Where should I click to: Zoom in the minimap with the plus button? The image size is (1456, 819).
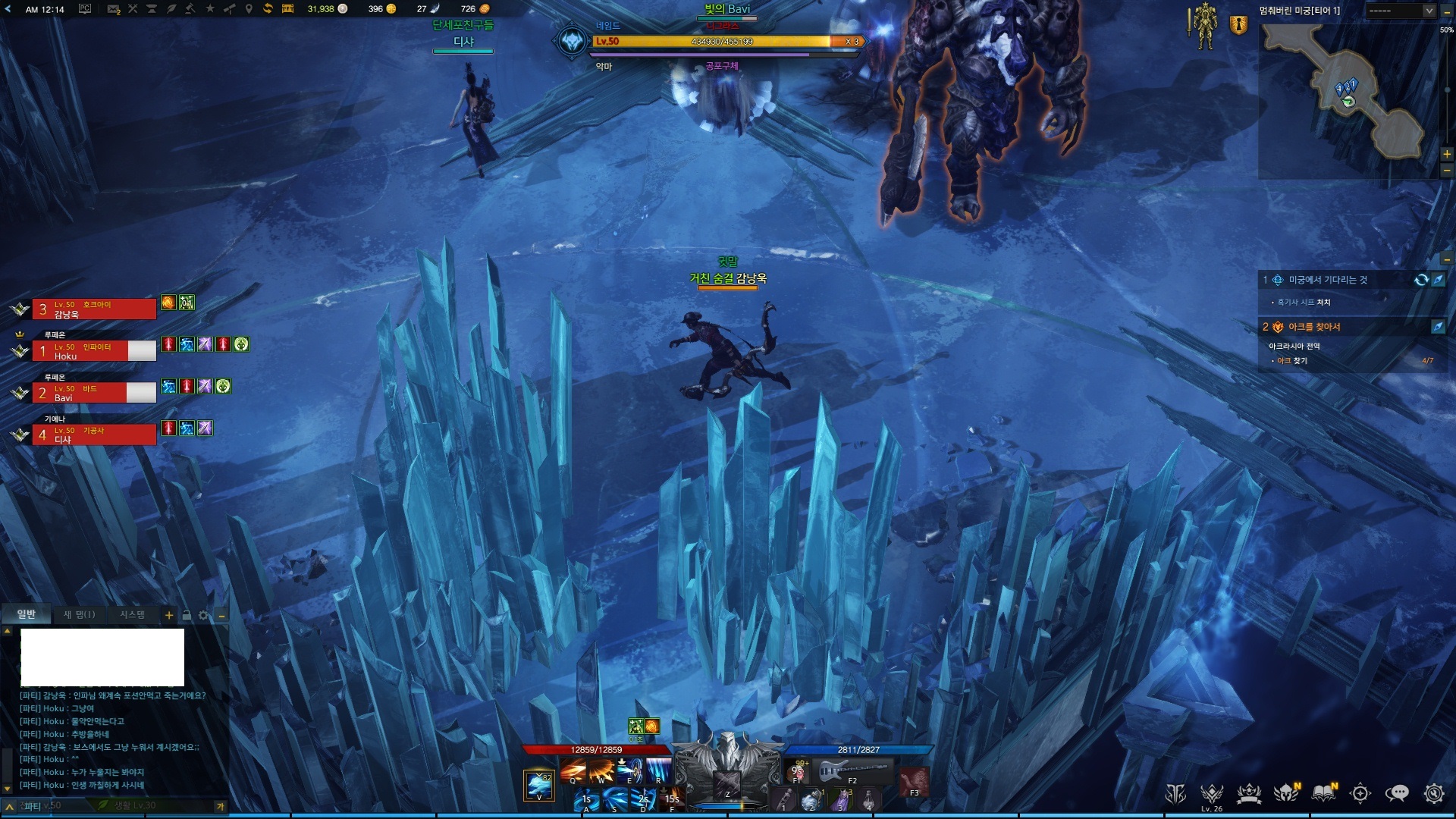pos(1447,154)
